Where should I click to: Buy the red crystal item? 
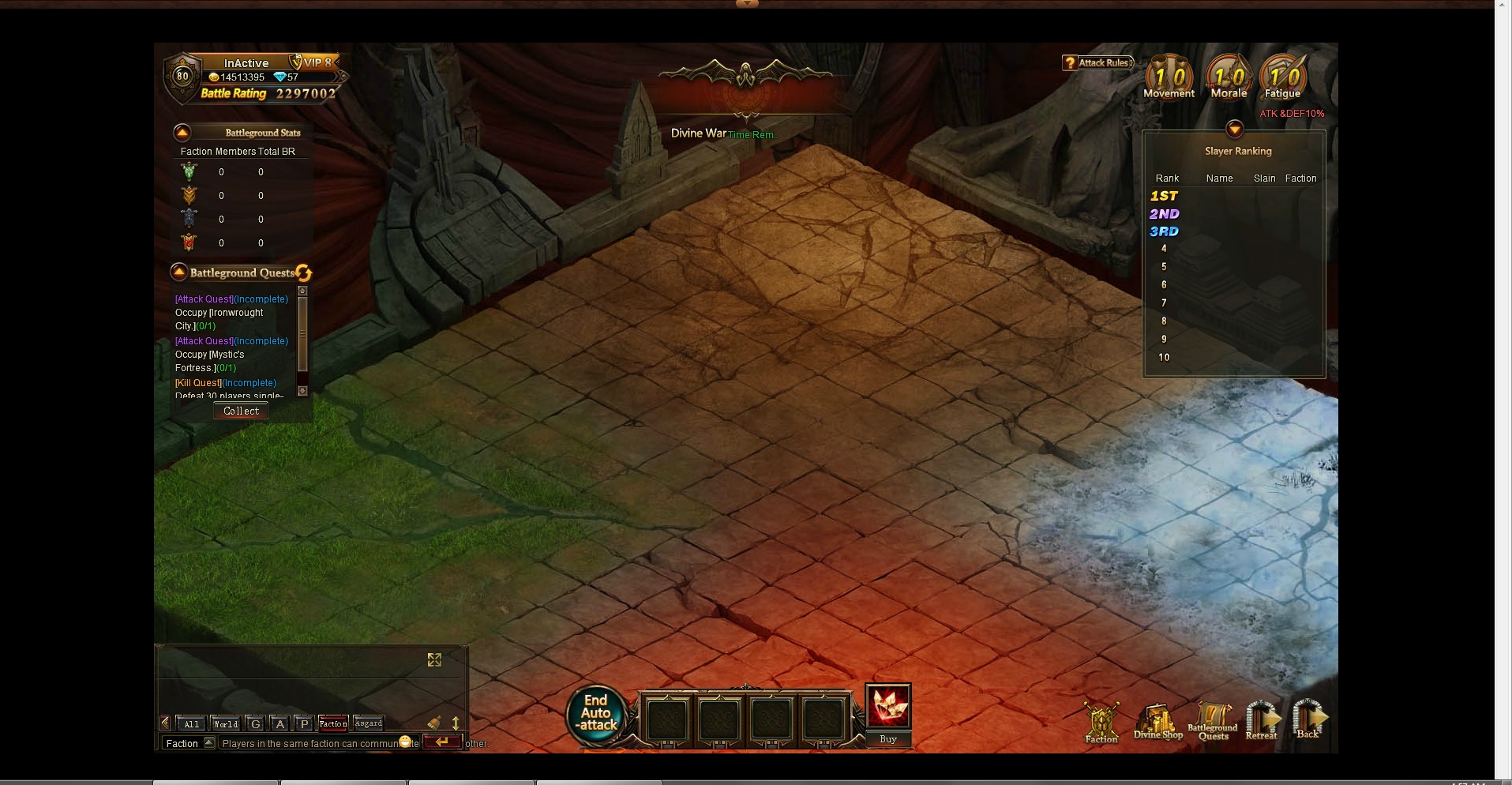888,739
